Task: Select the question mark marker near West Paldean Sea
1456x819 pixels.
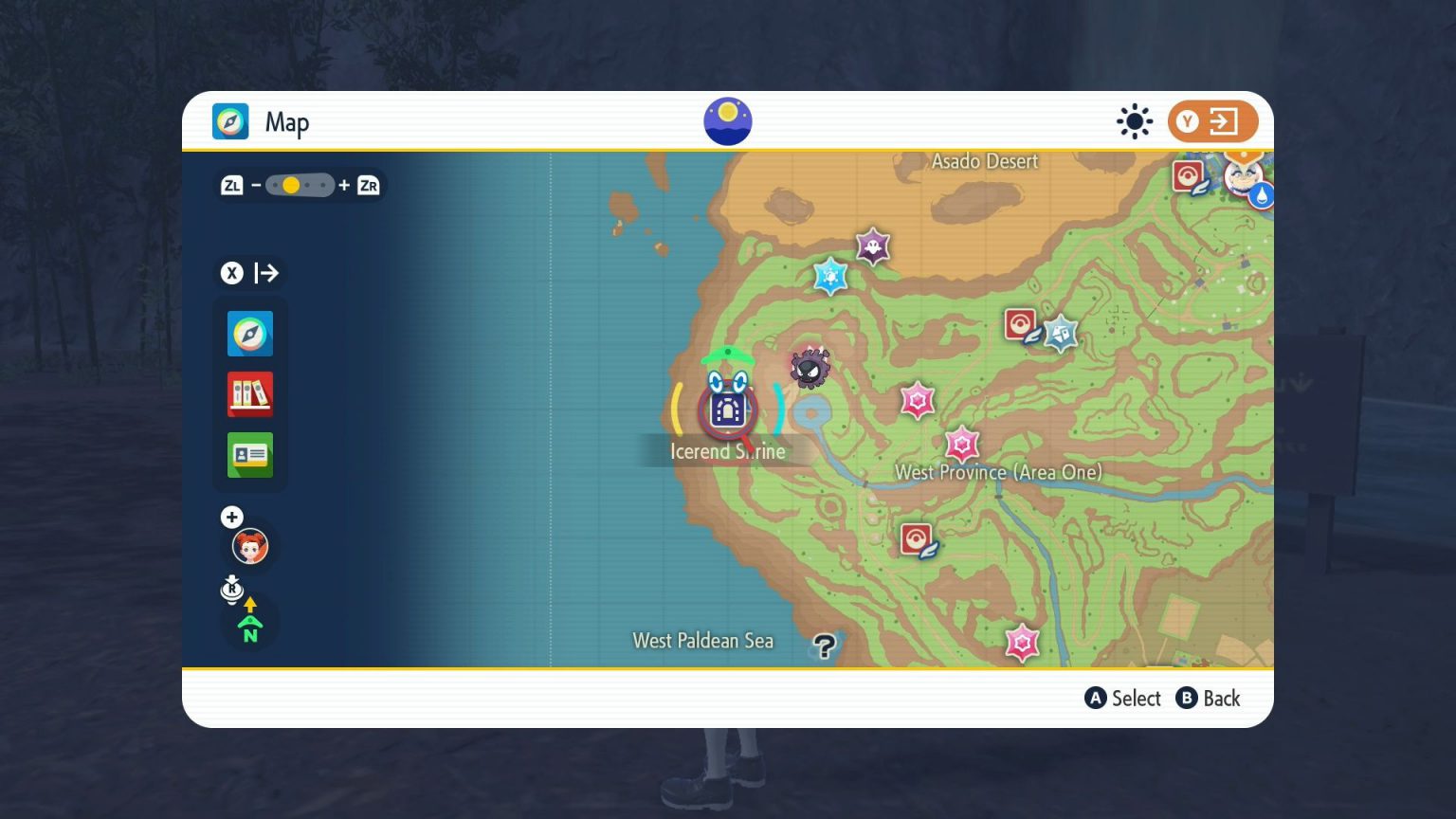Action: tap(824, 647)
